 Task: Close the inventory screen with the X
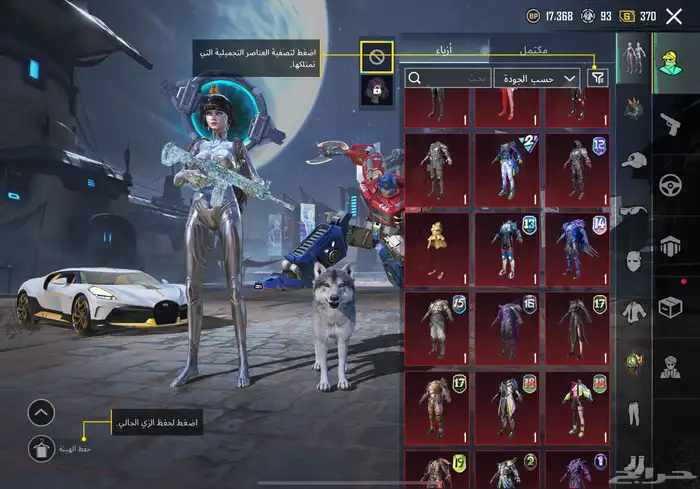[674, 16]
